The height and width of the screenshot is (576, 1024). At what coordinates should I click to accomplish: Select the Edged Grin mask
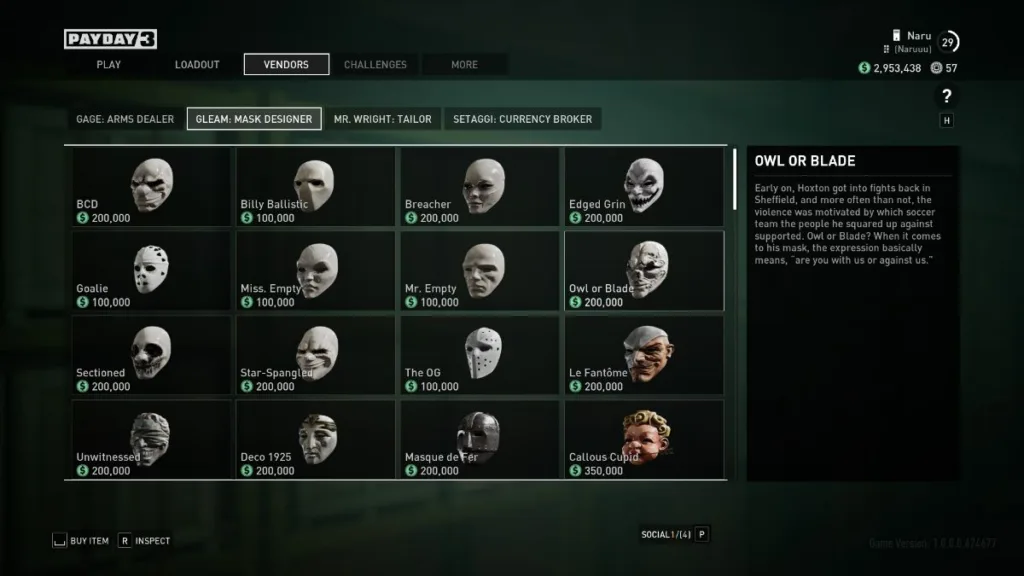(643, 187)
